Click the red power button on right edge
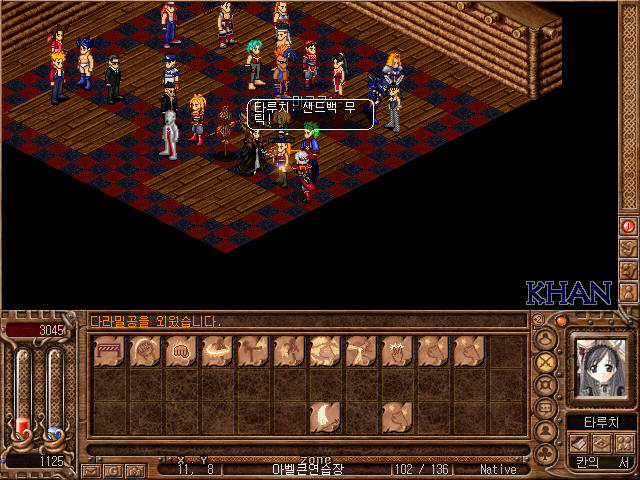This screenshot has height=480, width=640. click(x=629, y=227)
